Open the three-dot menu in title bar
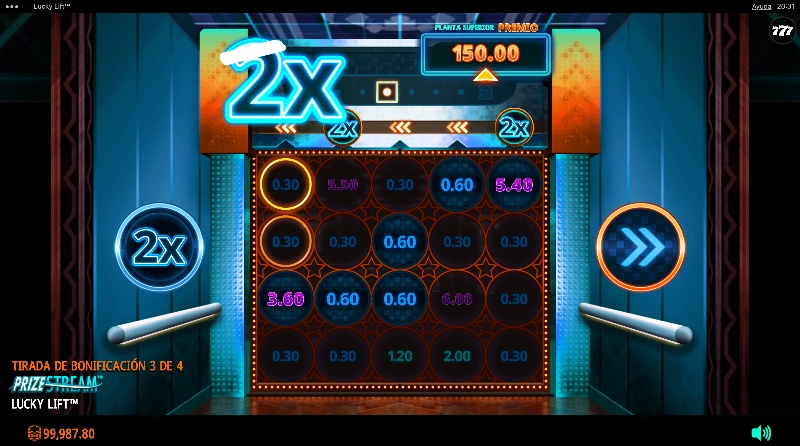 click(12, 6)
